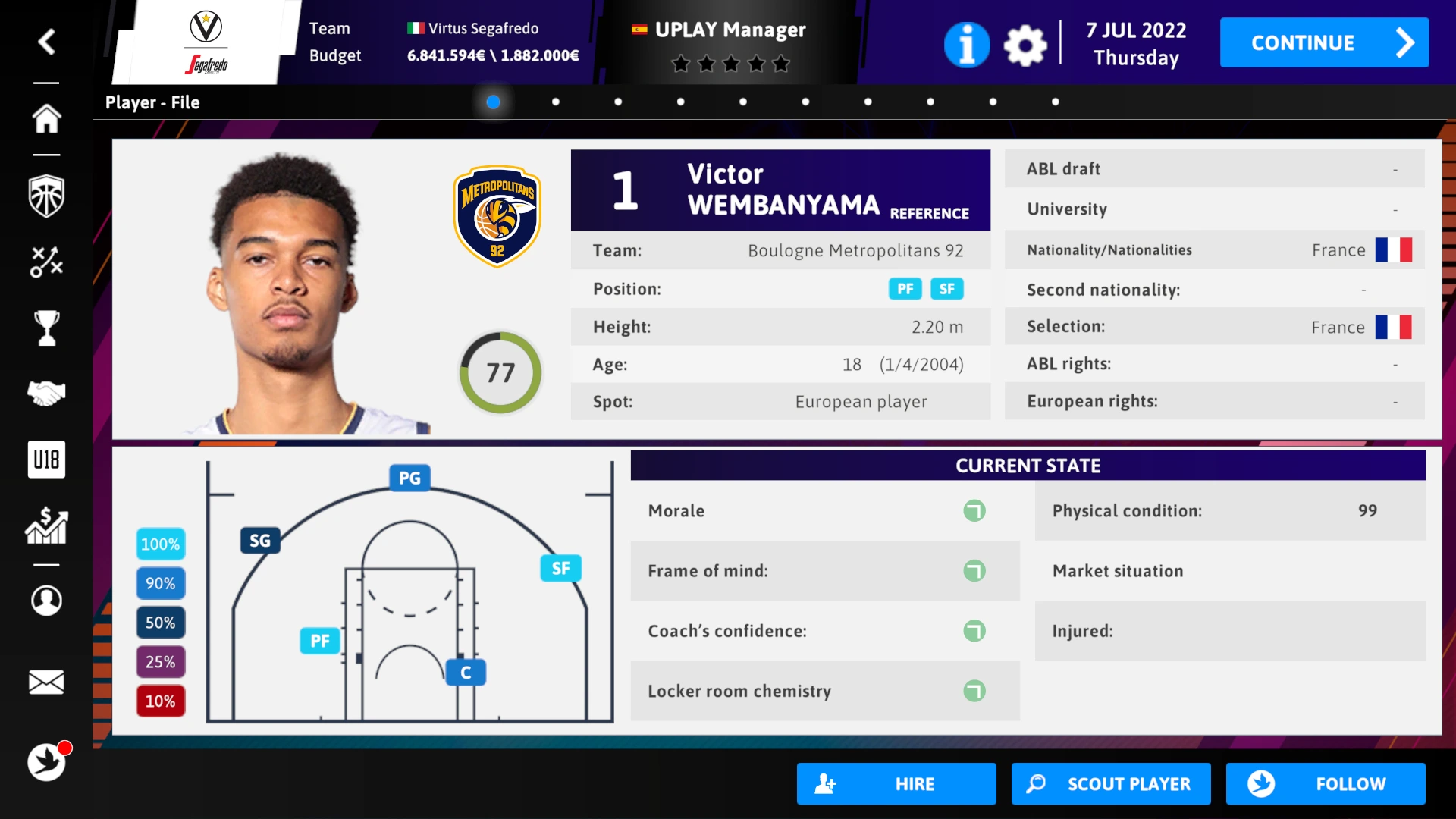Open the U18 squad section
Viewport: 1456px width, 819px height.
click(47, 459)
